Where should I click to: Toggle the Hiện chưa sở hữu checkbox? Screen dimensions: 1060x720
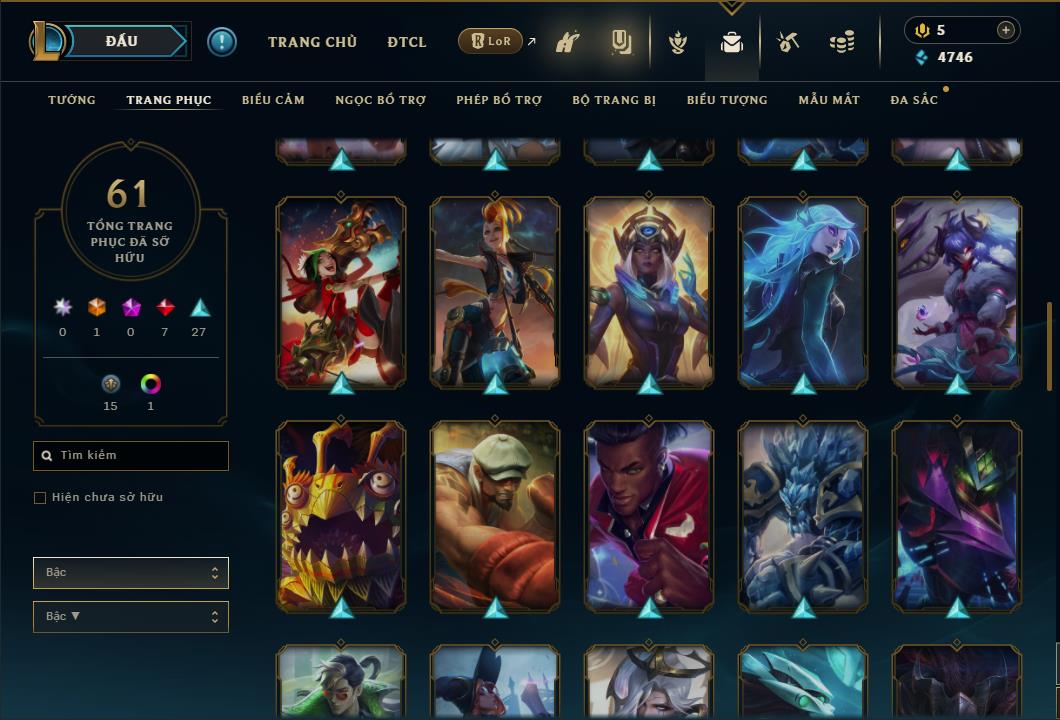(x=40, y=498)
